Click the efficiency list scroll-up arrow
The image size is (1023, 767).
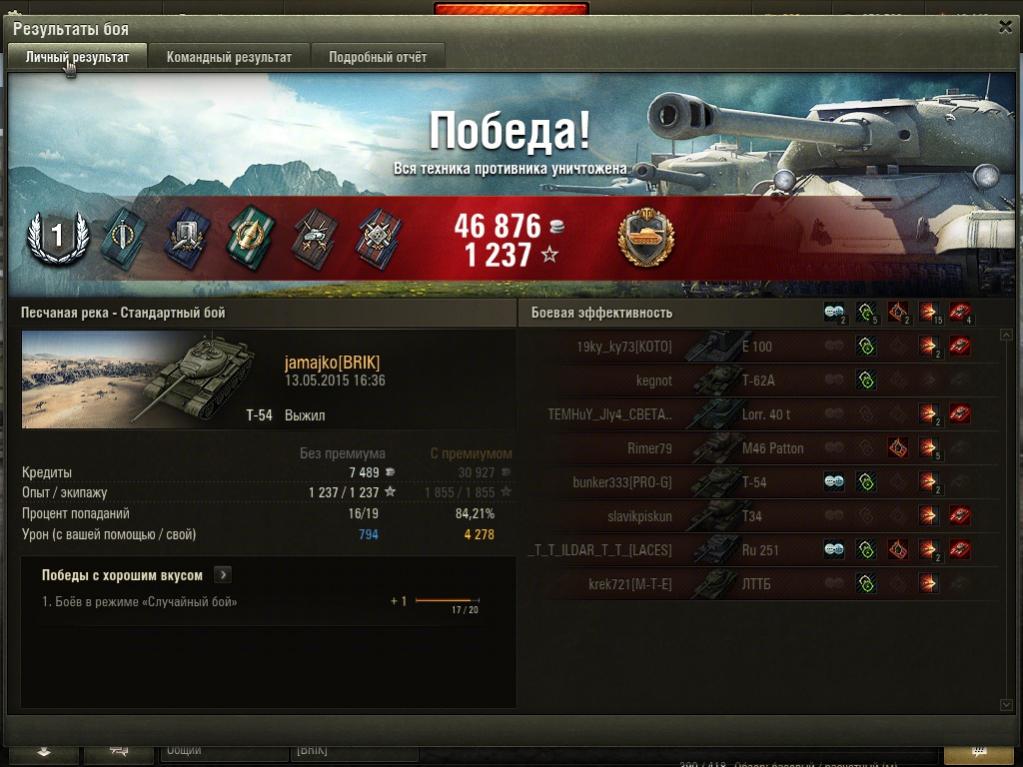point(1006,335)
